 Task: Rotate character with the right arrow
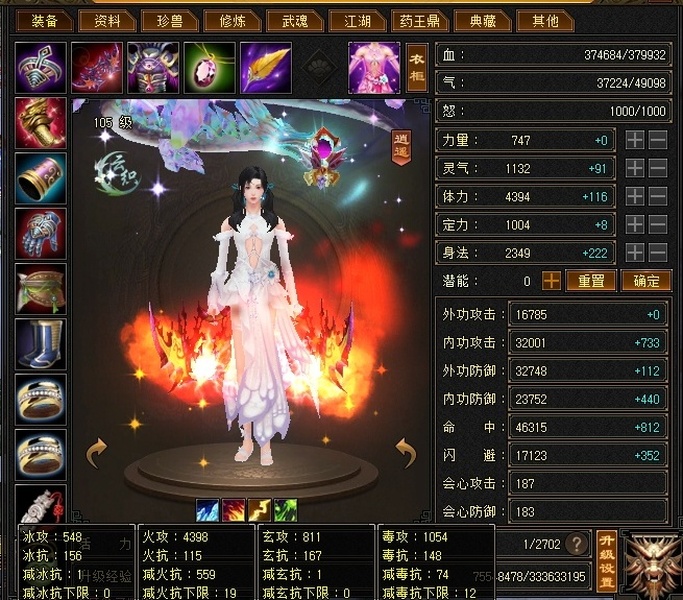[405, 453]
